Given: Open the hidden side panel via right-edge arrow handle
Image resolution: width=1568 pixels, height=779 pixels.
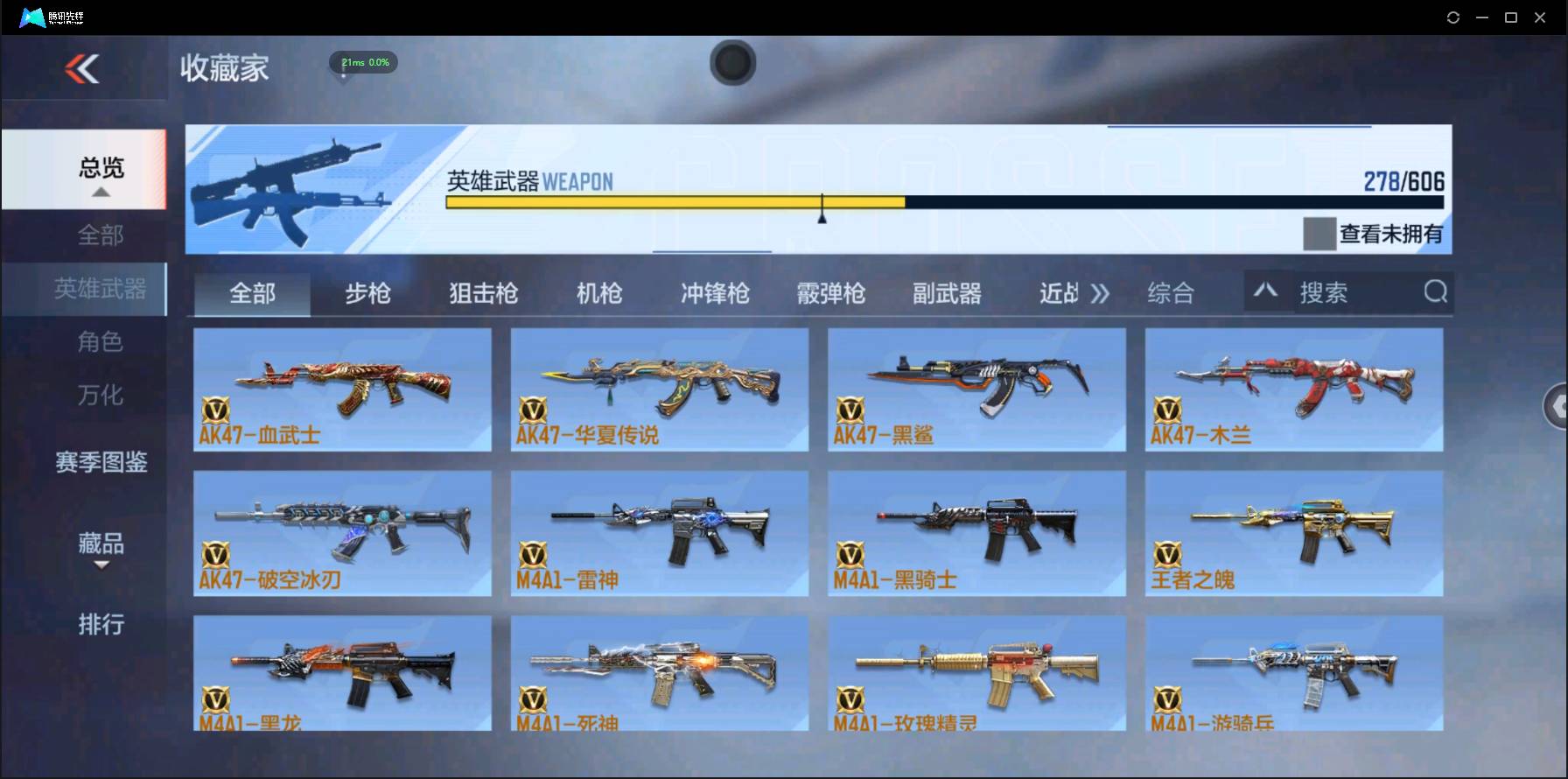Looking at the screenshot, I should point(1558,406).
